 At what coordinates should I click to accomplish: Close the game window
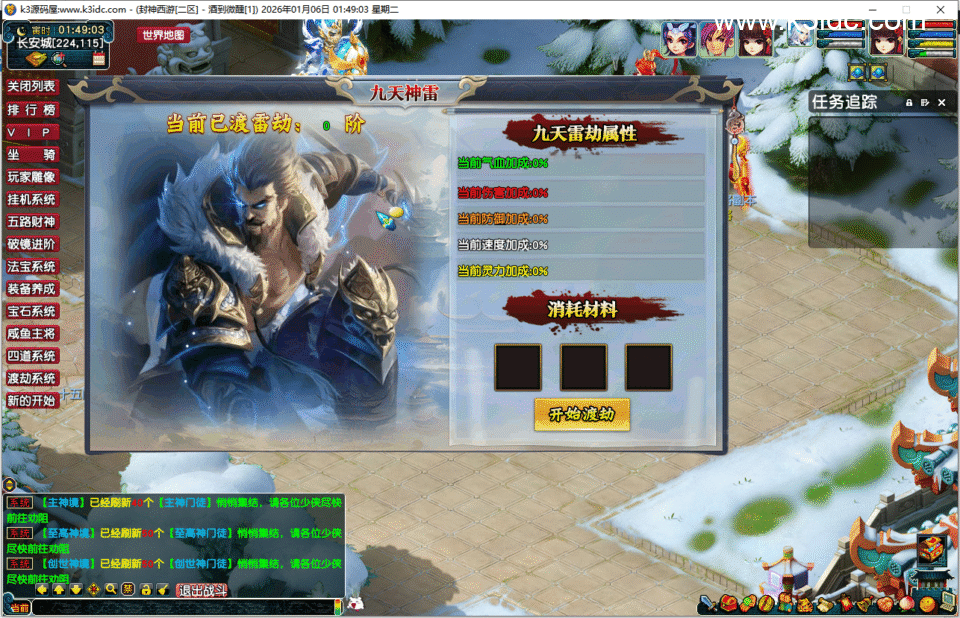click(937, 9)
